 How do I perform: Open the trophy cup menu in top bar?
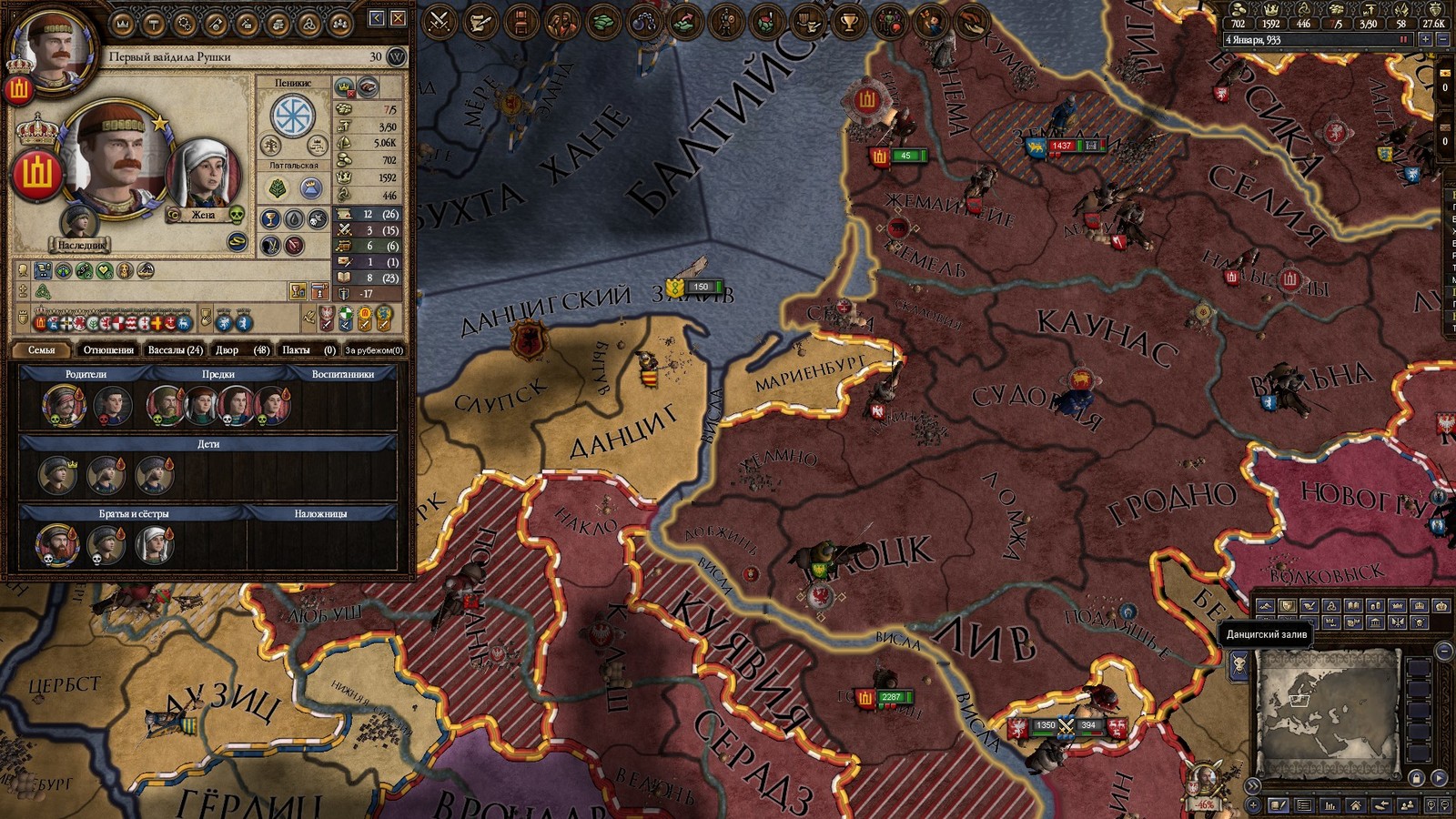pyautogui.click(x=849, y=20)
